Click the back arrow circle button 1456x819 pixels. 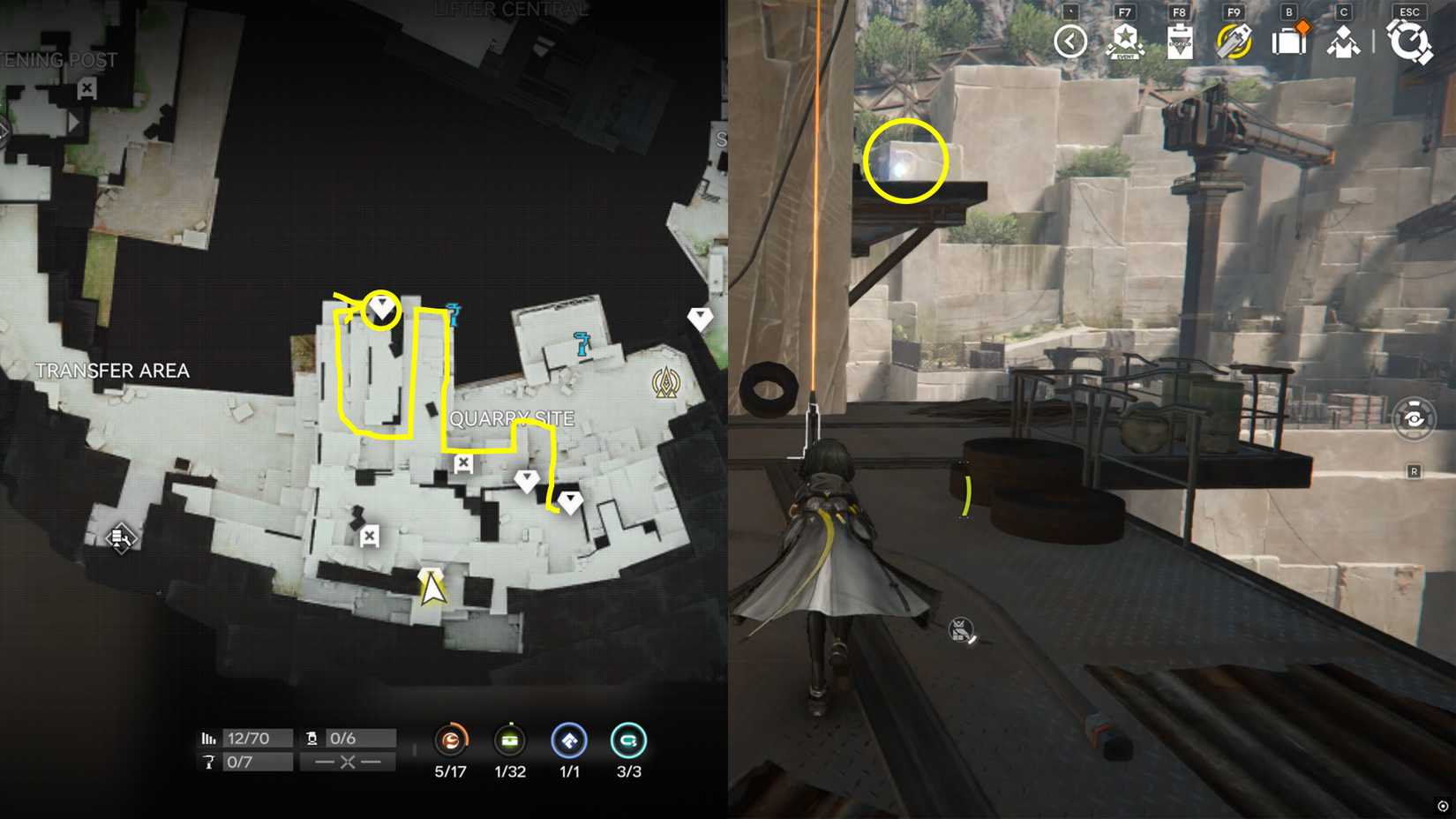(1069, 40)
